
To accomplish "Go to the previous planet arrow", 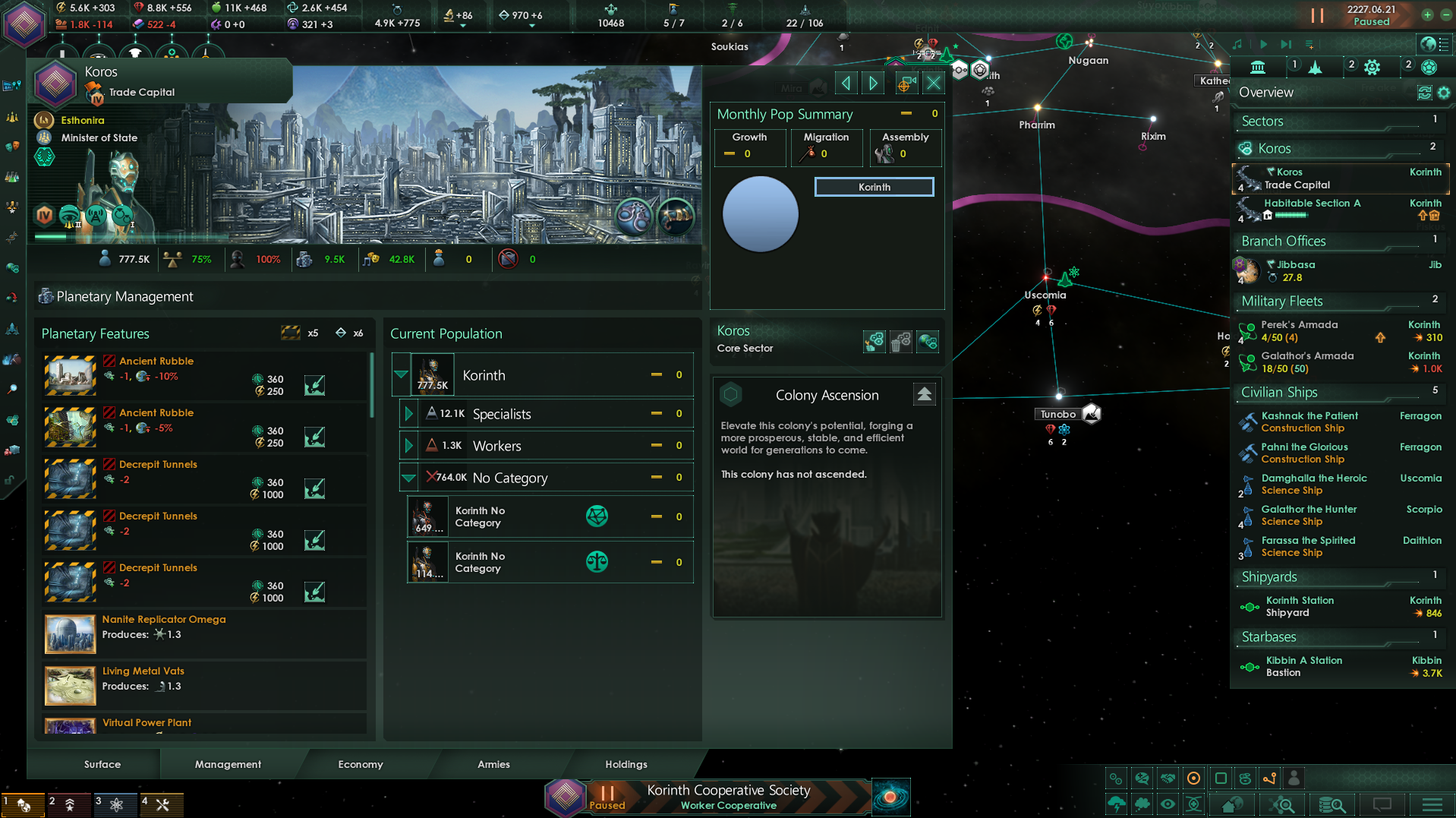I will (x=846, y=83).
